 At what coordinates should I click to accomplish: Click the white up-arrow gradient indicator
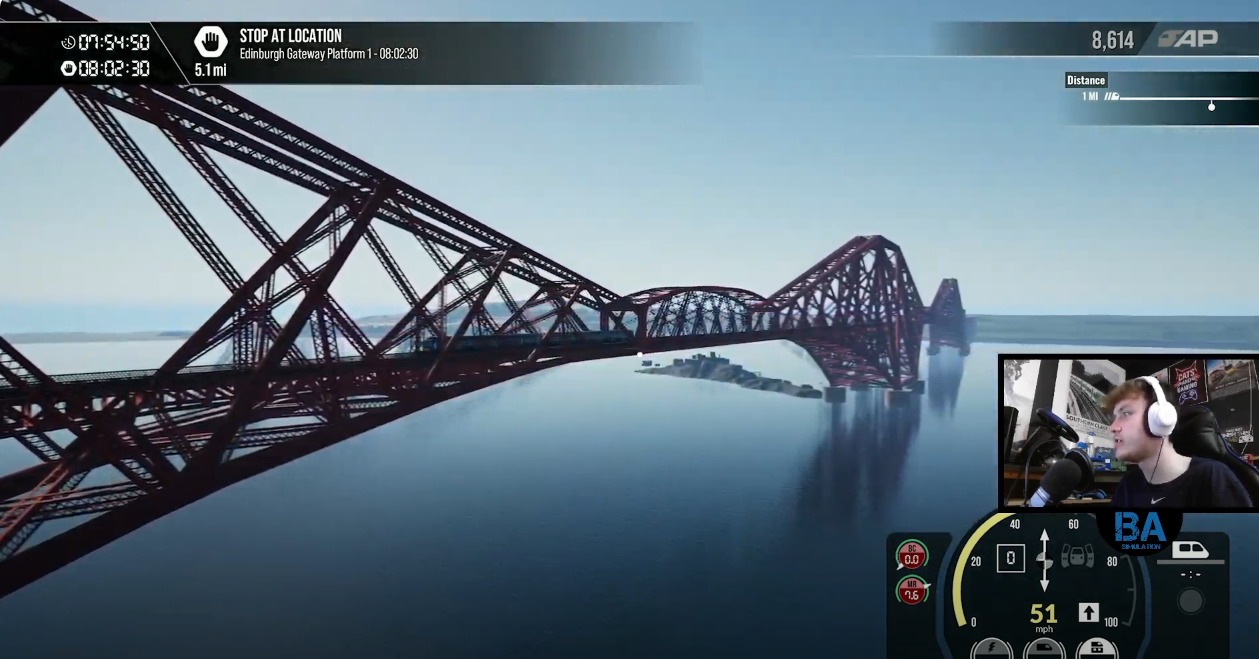click(1089, 612)
